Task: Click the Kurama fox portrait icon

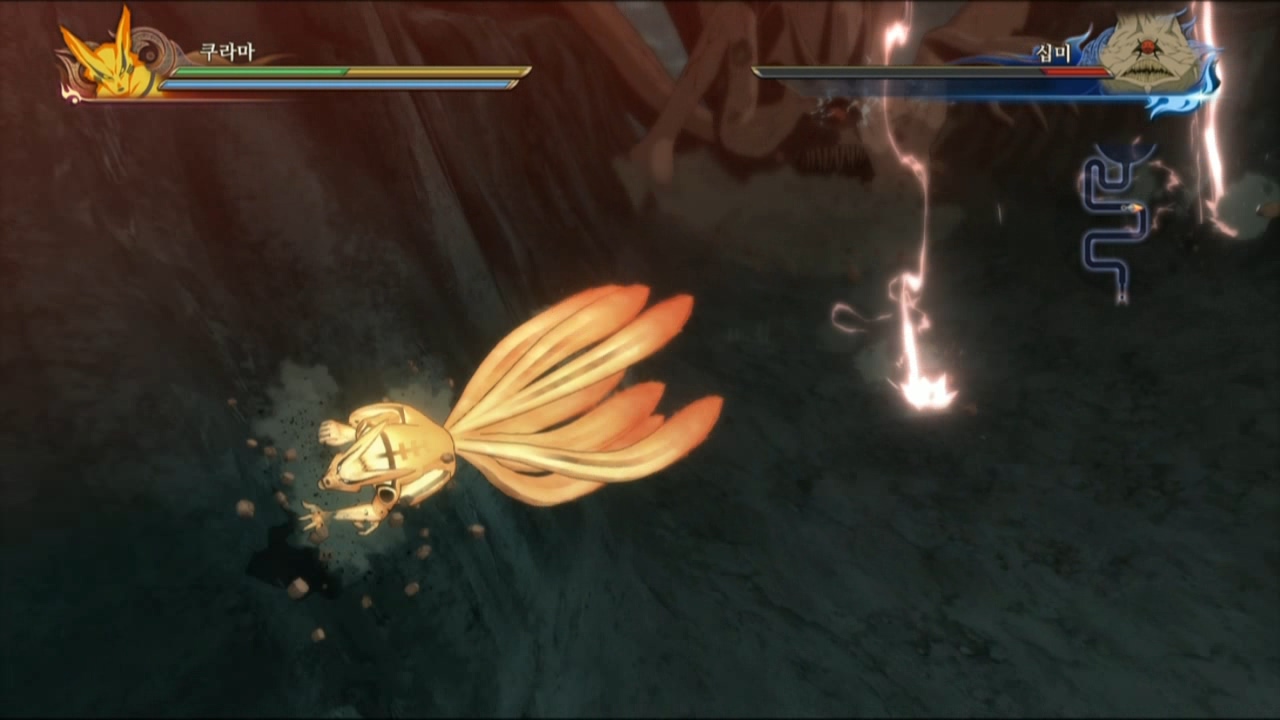Action: coord(109,57)
